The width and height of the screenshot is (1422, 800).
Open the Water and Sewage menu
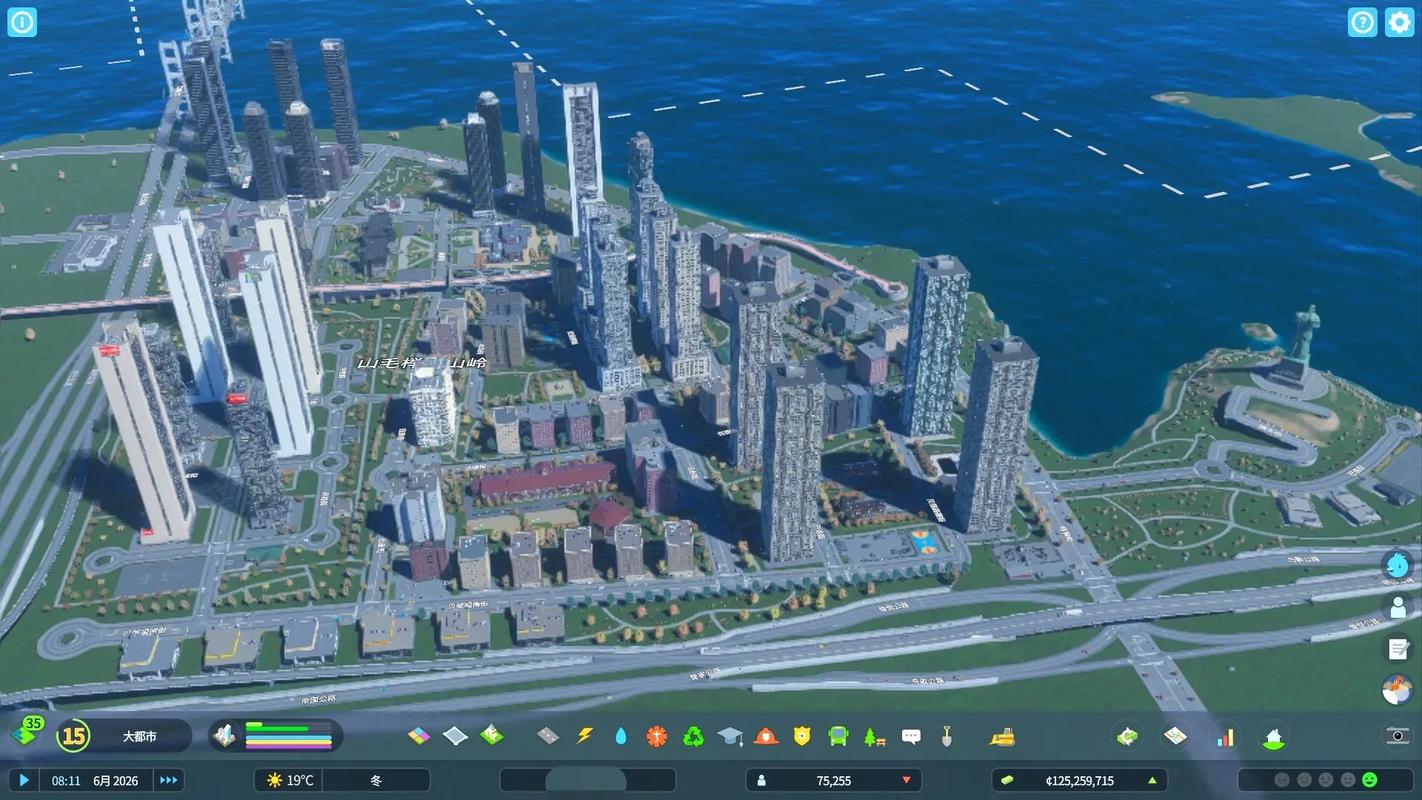pyautogui.click(x=619, y=735)
